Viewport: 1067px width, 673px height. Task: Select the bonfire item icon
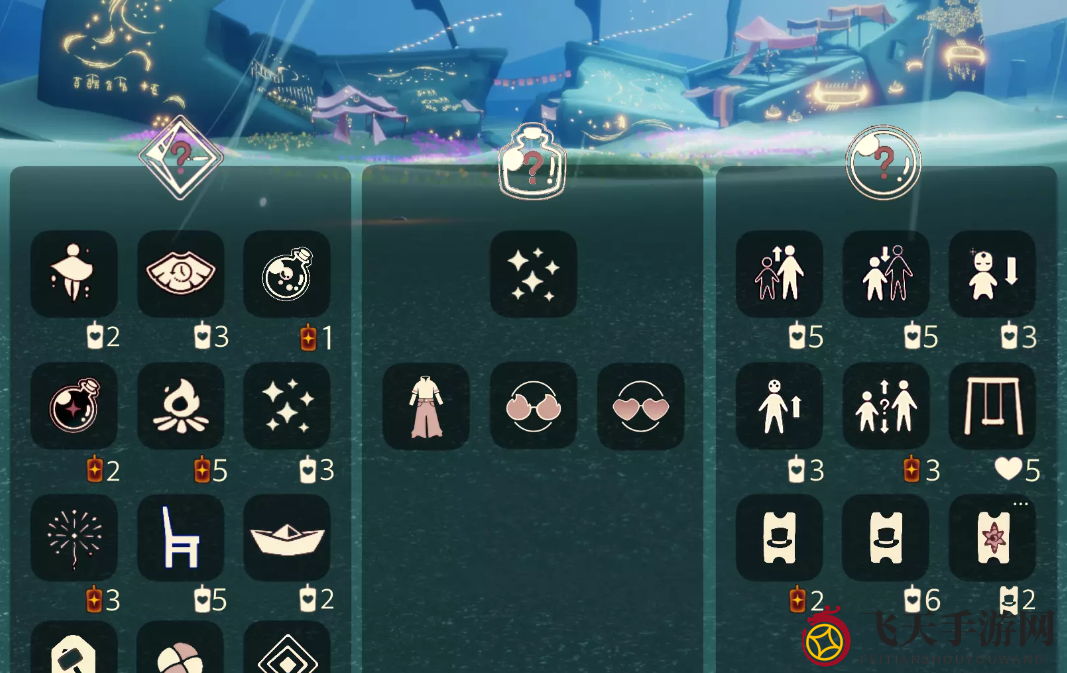pos(181,405)
